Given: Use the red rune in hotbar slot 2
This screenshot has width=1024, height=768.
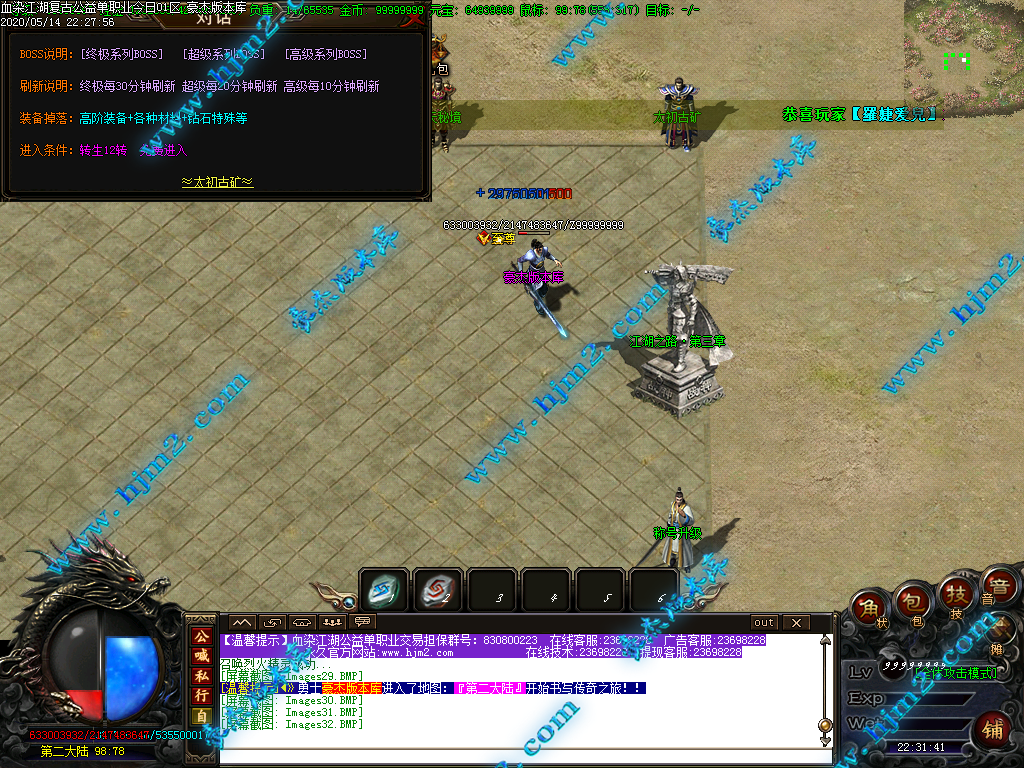Looking at the screenshot, I should [437, 591].
